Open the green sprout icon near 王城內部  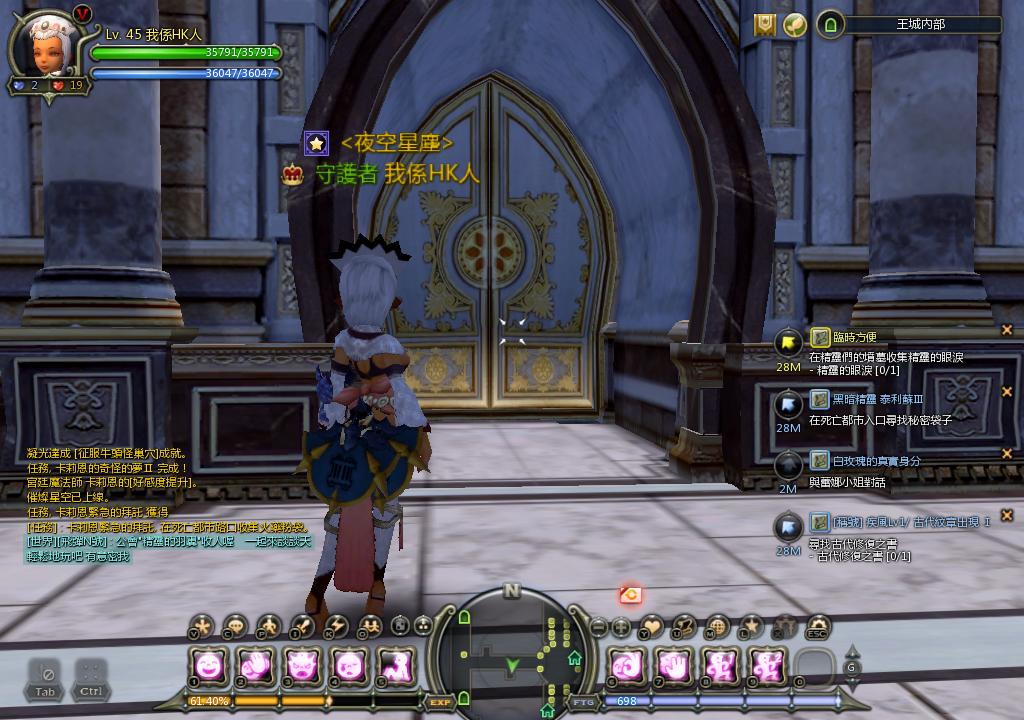[795, 26]
